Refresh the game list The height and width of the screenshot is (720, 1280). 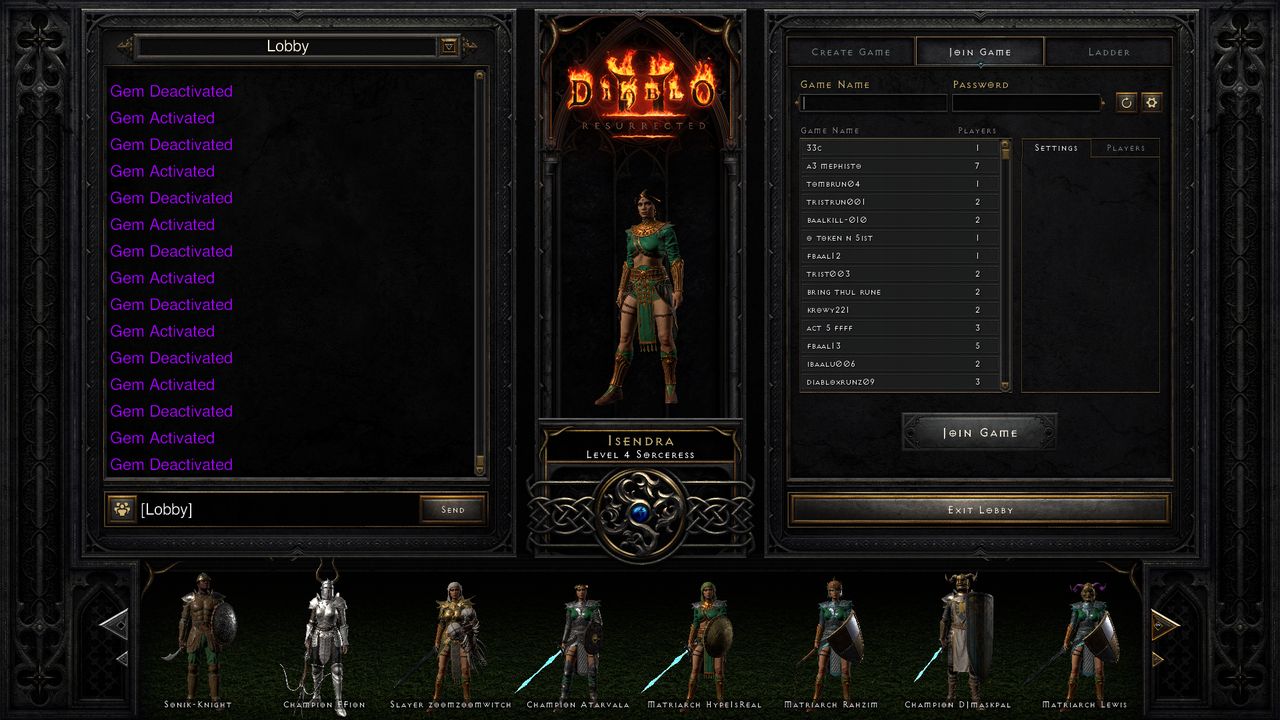1128,102
